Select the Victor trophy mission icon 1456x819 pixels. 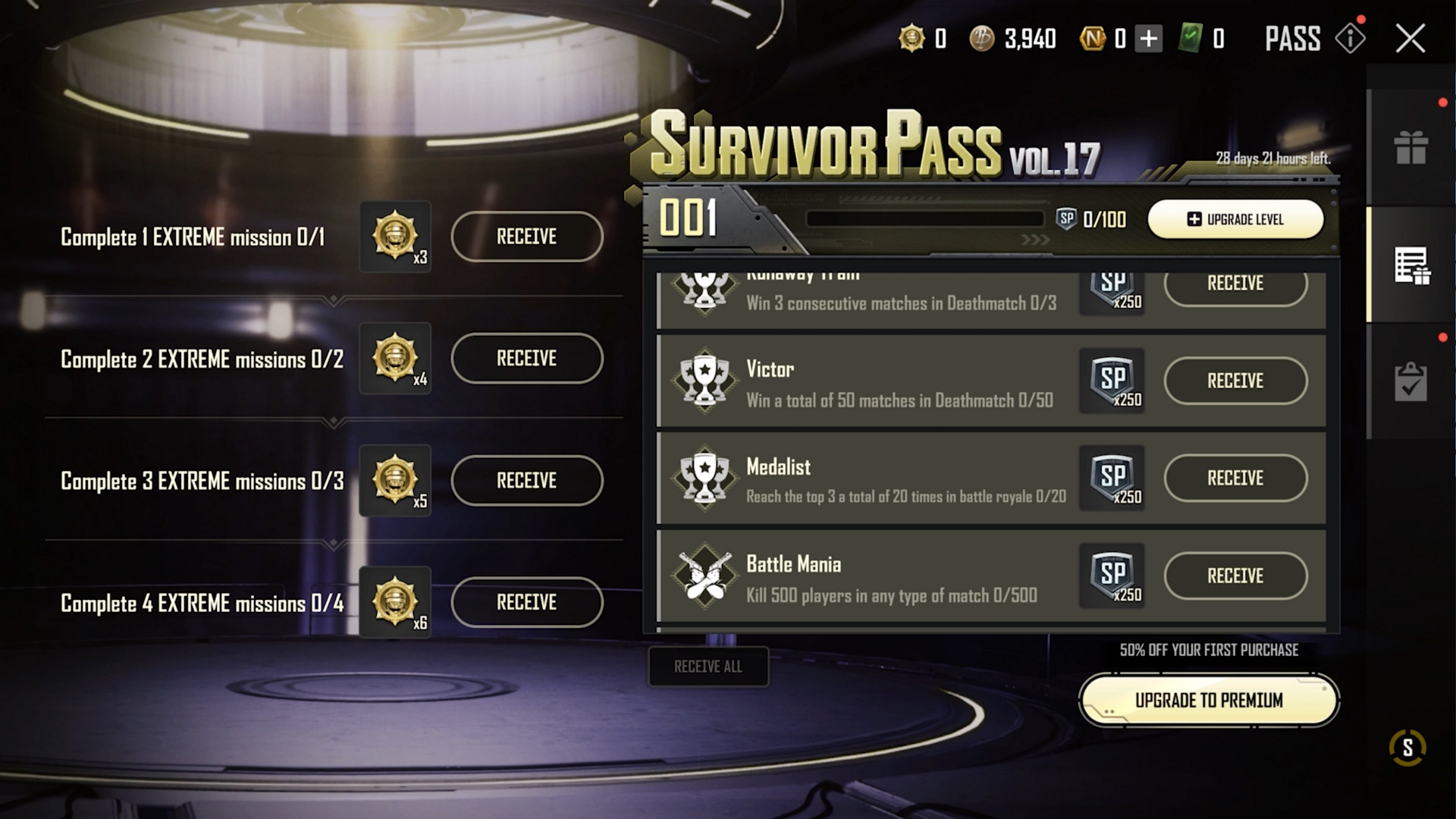[x=704, y=381]
